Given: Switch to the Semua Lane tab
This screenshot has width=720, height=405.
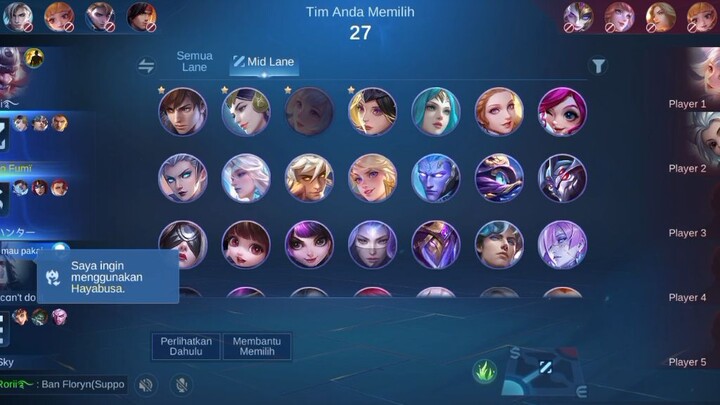Looking at the screenshot, I should (194, 61).
